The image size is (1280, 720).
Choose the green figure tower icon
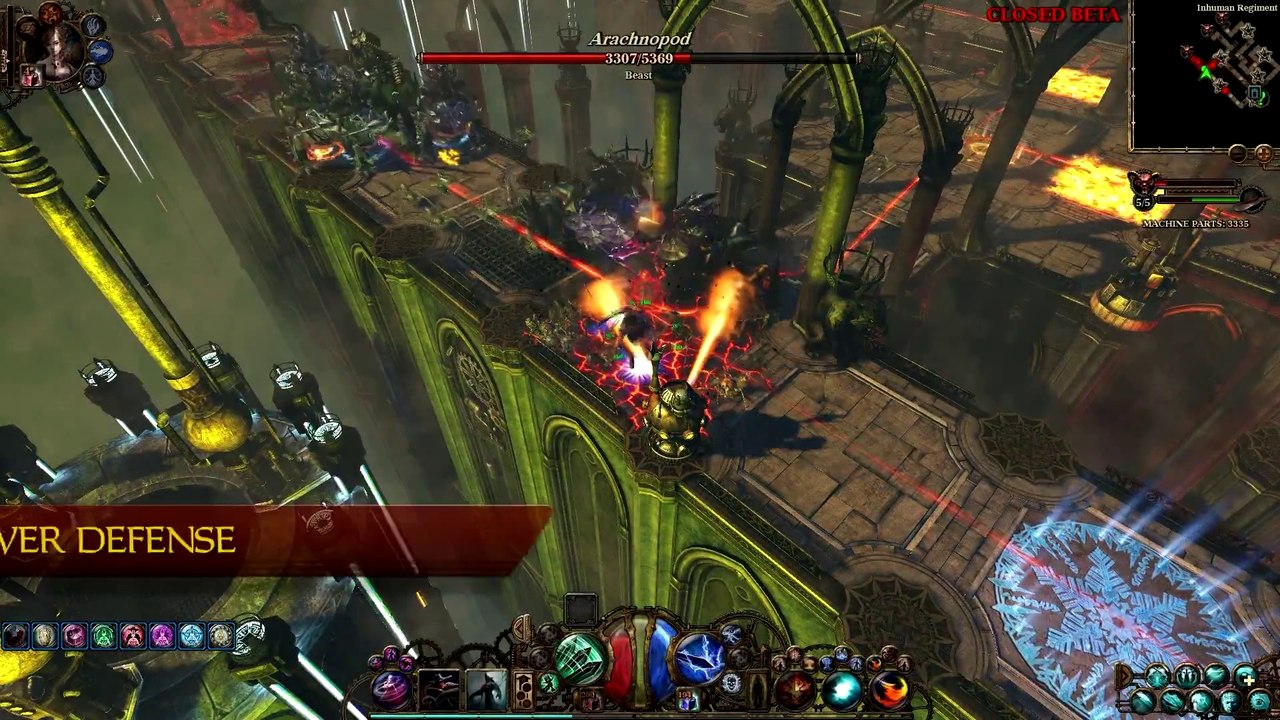coord(104,636)
